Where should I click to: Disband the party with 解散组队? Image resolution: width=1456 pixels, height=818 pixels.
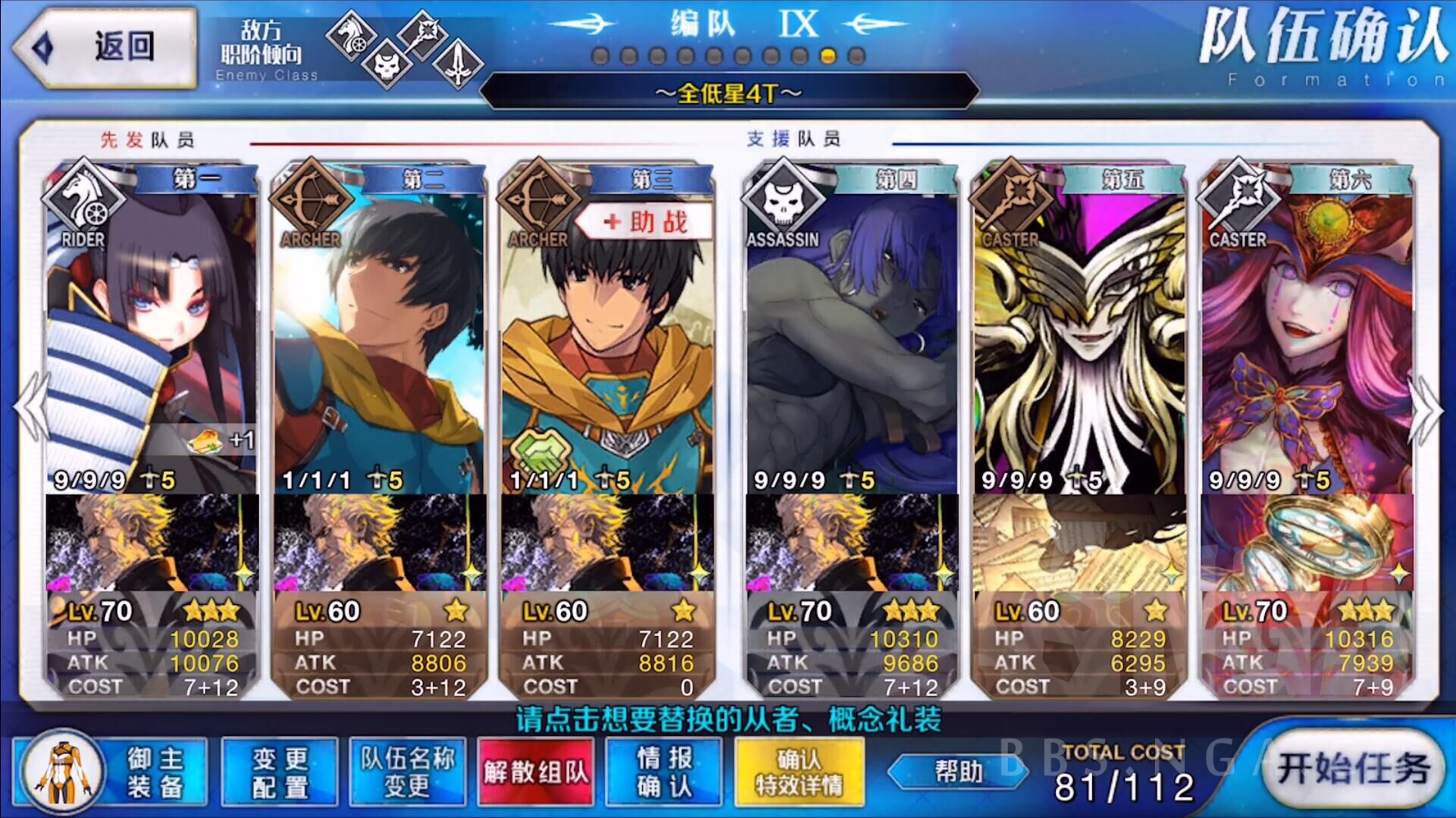pyautogui.click(x=535, y=772)
